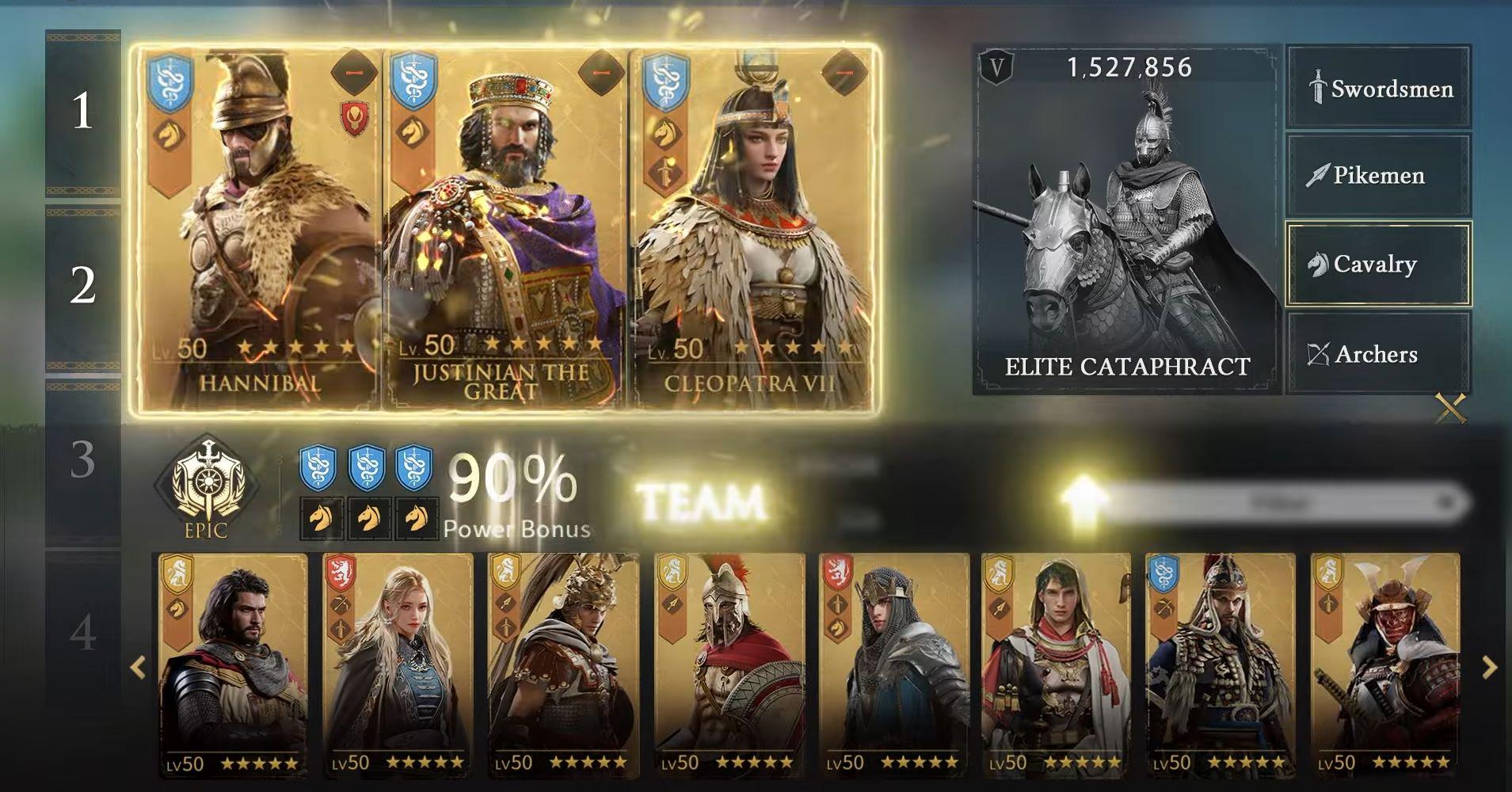Choose the Pikemen troop type
1512x792 pixels.
[x=1378, y=175]
